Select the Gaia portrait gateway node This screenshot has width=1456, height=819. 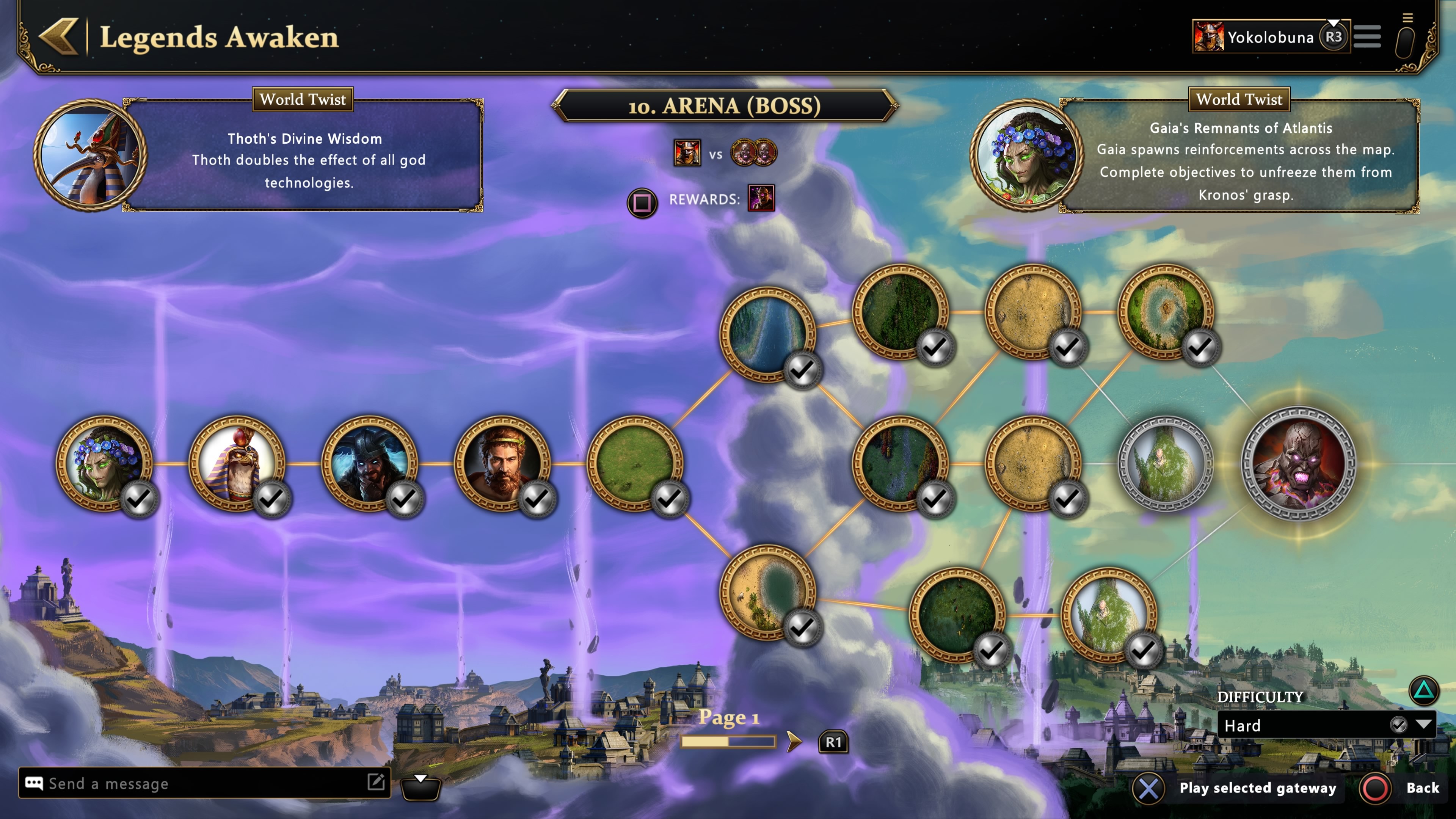[x=104, y=463]
